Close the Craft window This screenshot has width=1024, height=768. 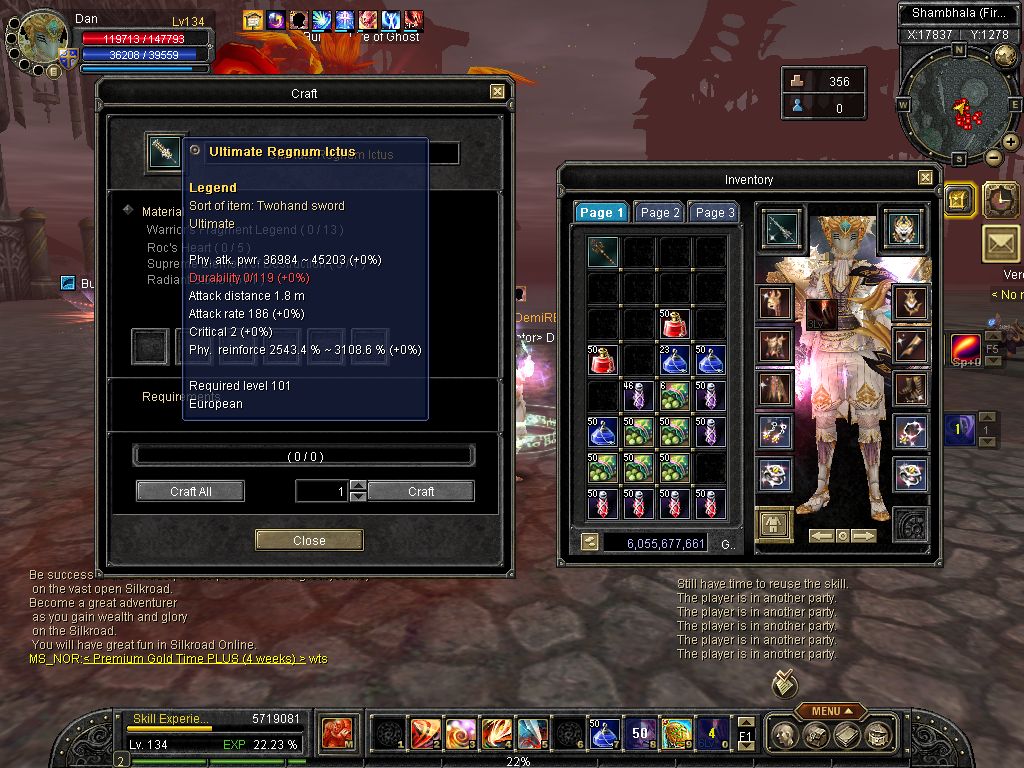coord(497,92)
